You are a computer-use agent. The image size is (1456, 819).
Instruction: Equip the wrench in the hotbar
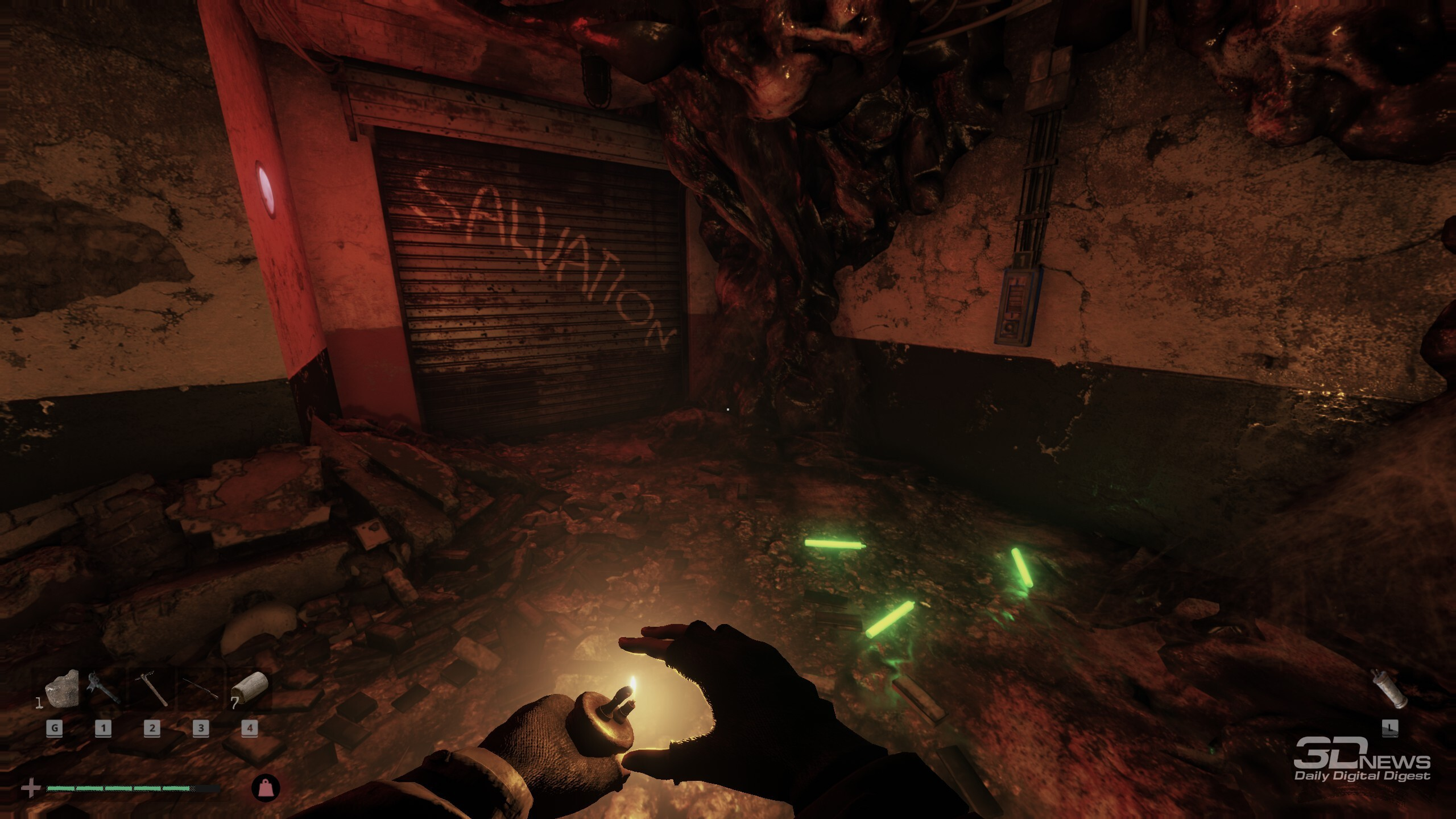104,689
